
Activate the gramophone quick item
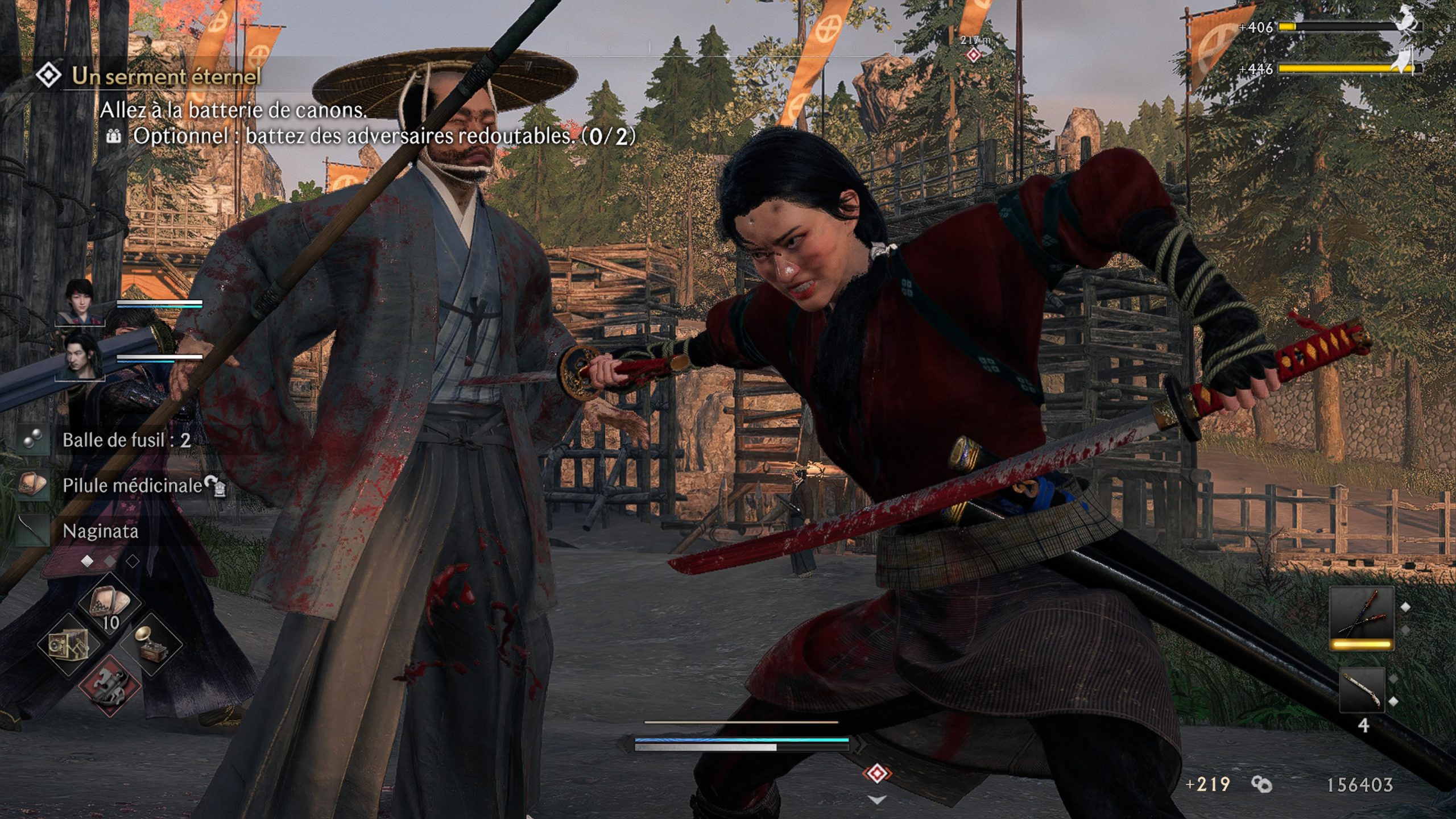pyautogui.click(x=151, y=644)
